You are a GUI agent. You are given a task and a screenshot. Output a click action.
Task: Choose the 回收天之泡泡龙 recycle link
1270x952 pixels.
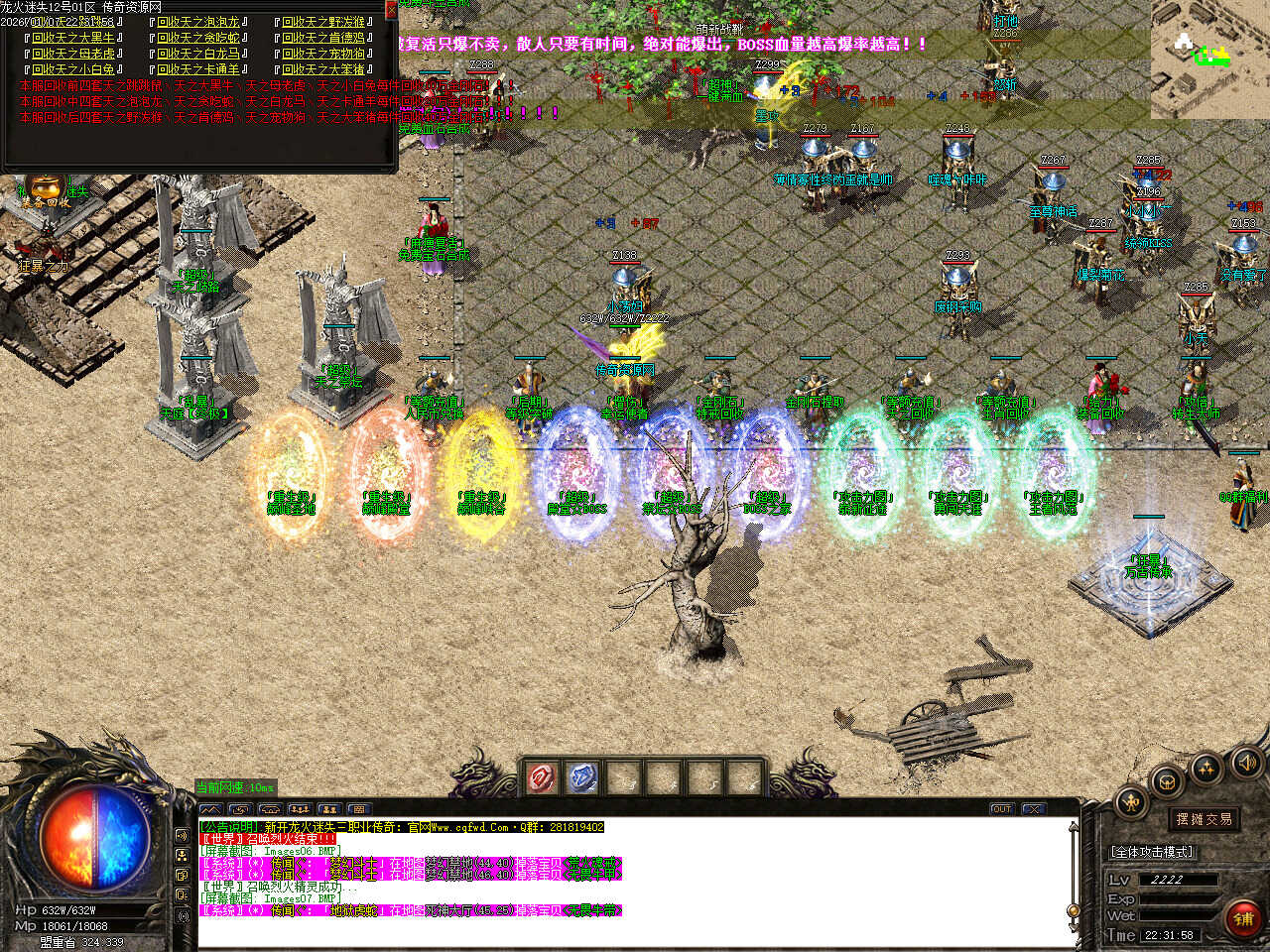[x=198, y=22]
